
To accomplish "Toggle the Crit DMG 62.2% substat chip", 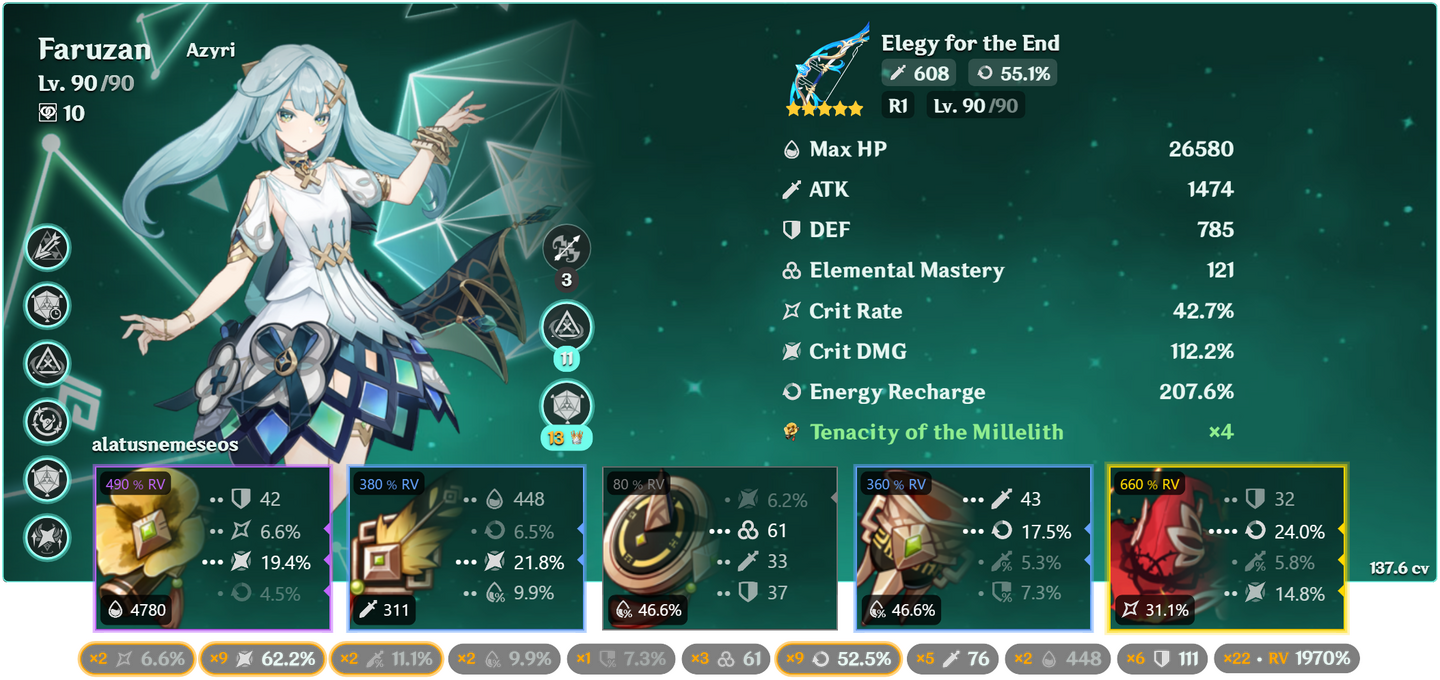I will tap(262, 659).
